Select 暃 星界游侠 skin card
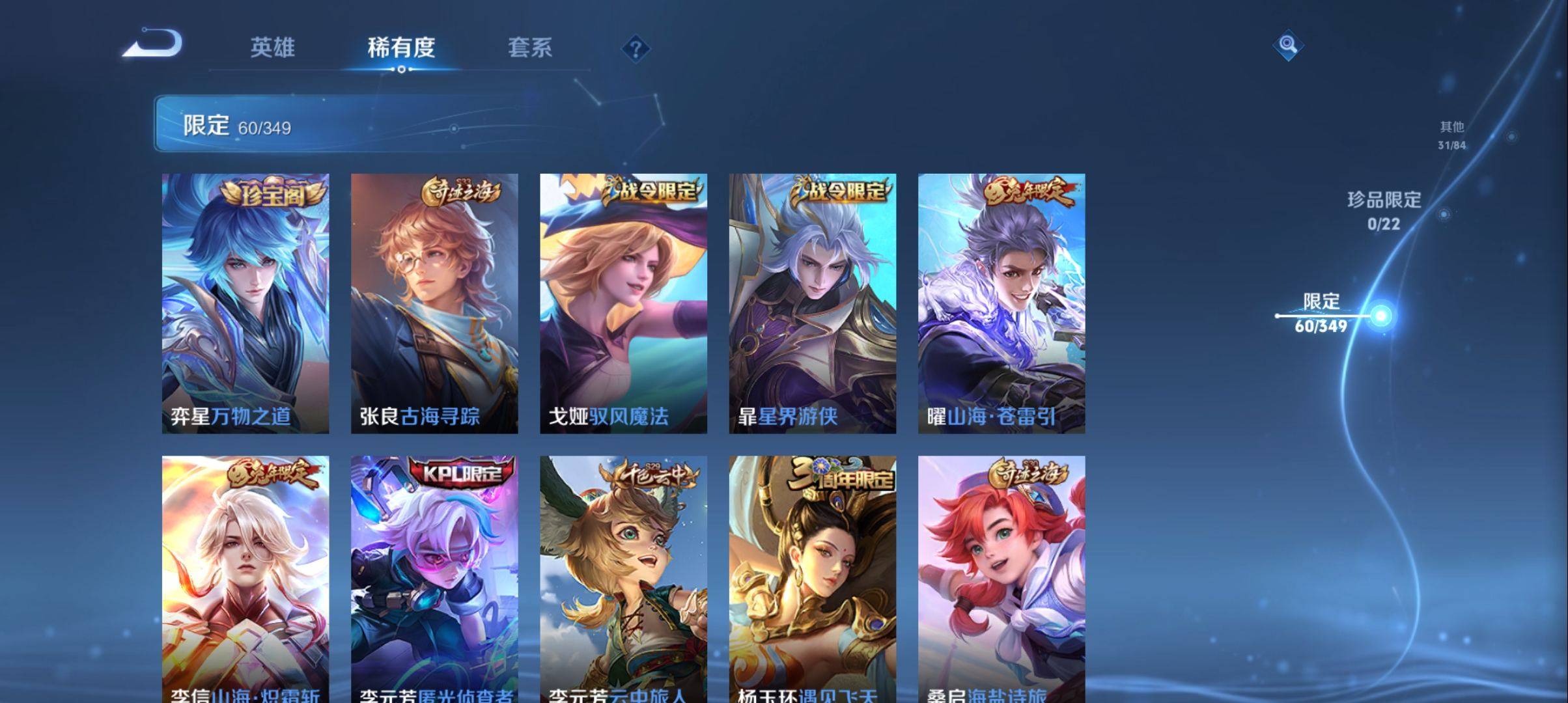 pos(812,303)
